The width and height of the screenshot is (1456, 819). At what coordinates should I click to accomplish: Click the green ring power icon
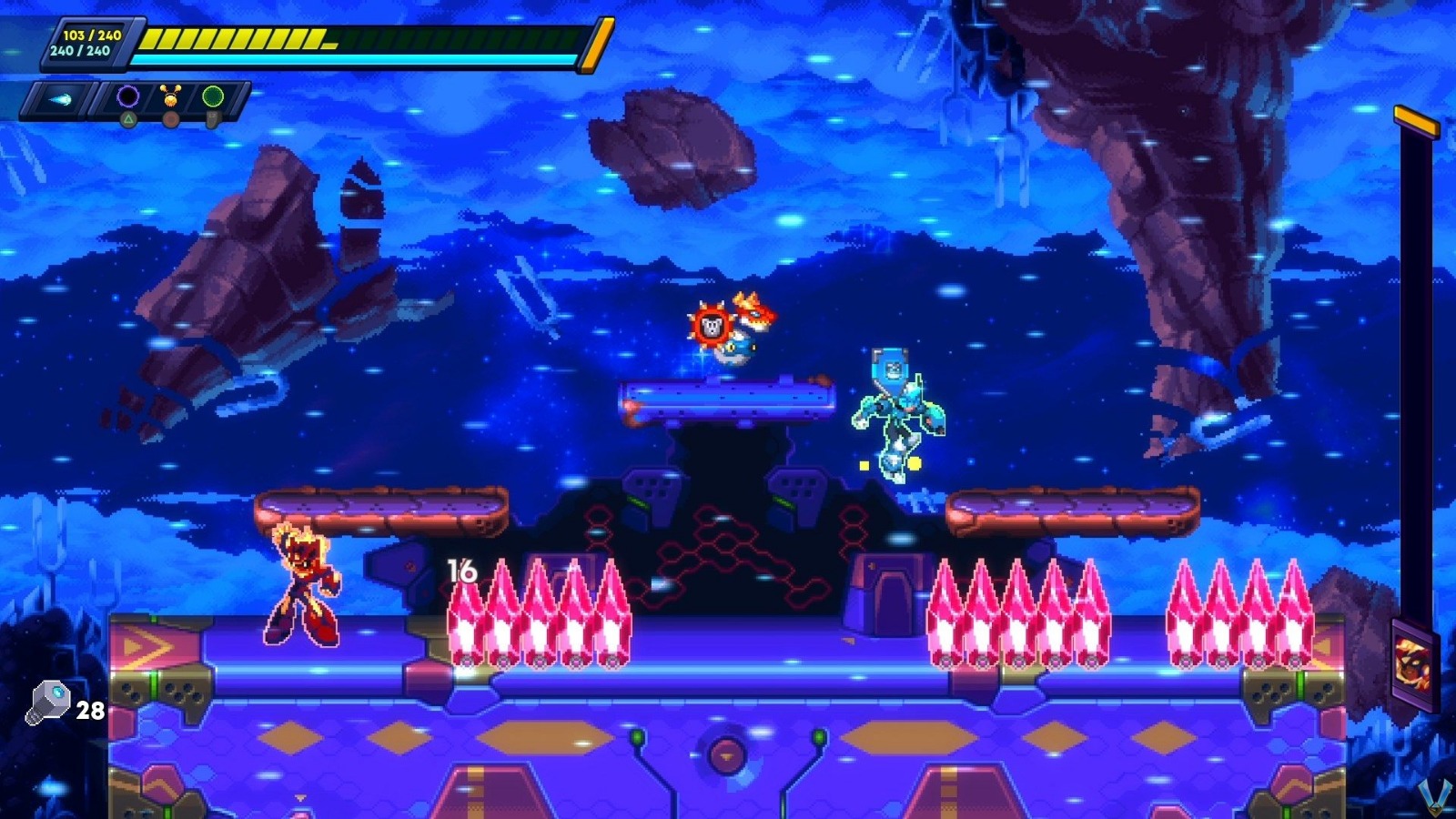click(x=216, y=96)
